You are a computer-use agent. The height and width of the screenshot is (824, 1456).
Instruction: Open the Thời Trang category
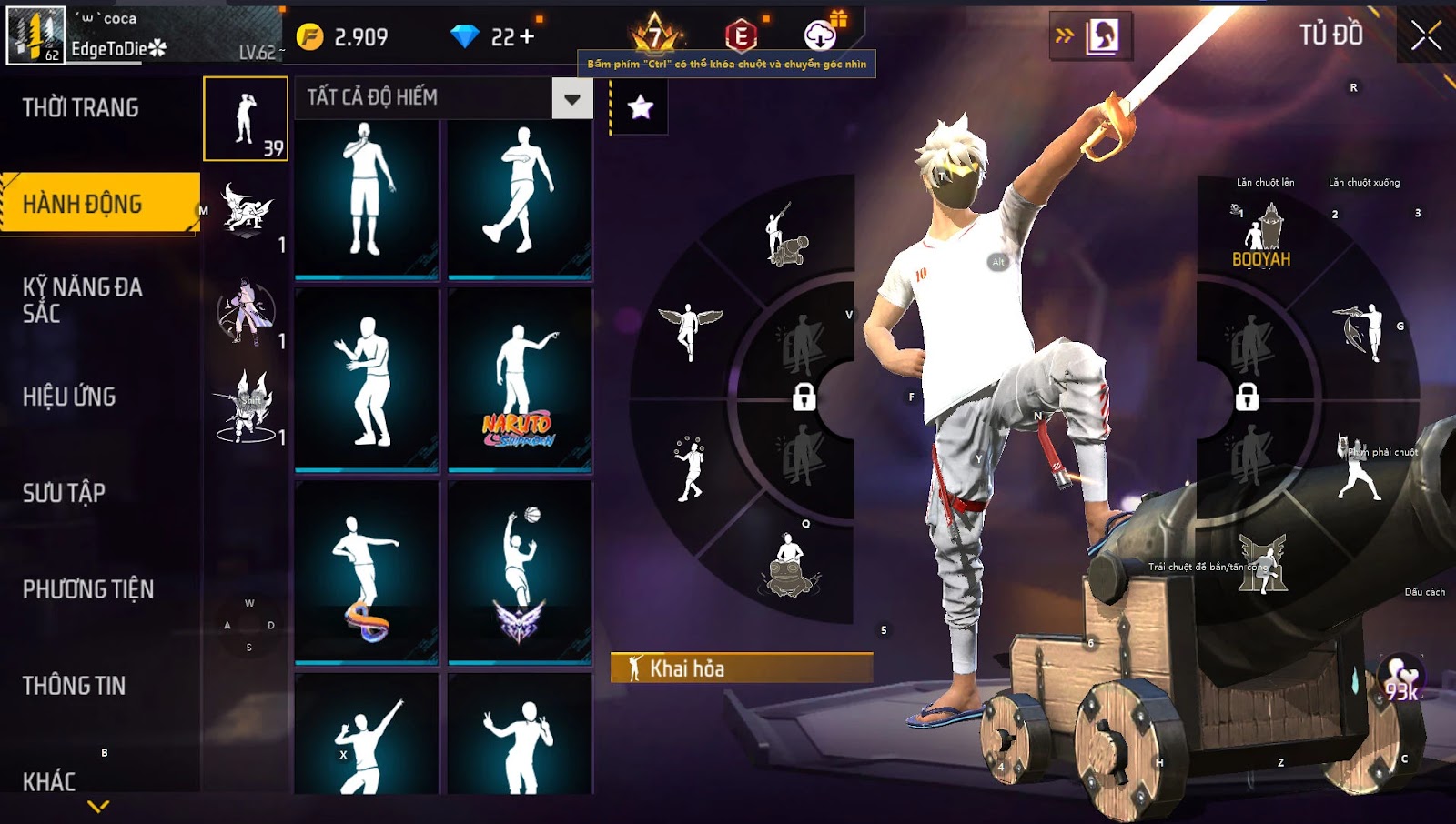(81, 108)
